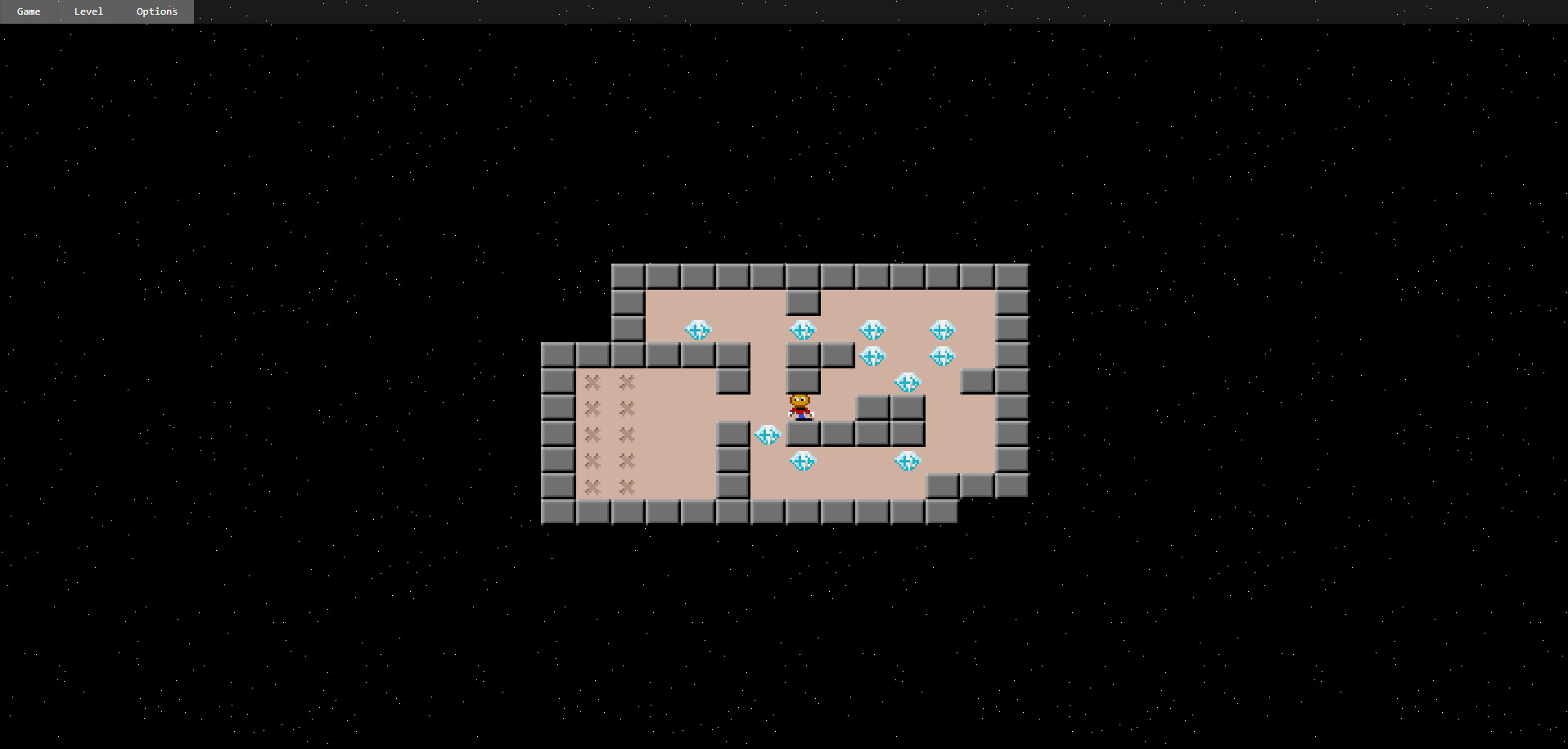
Task: Open the Game menu
Action: tap(28, 11)
